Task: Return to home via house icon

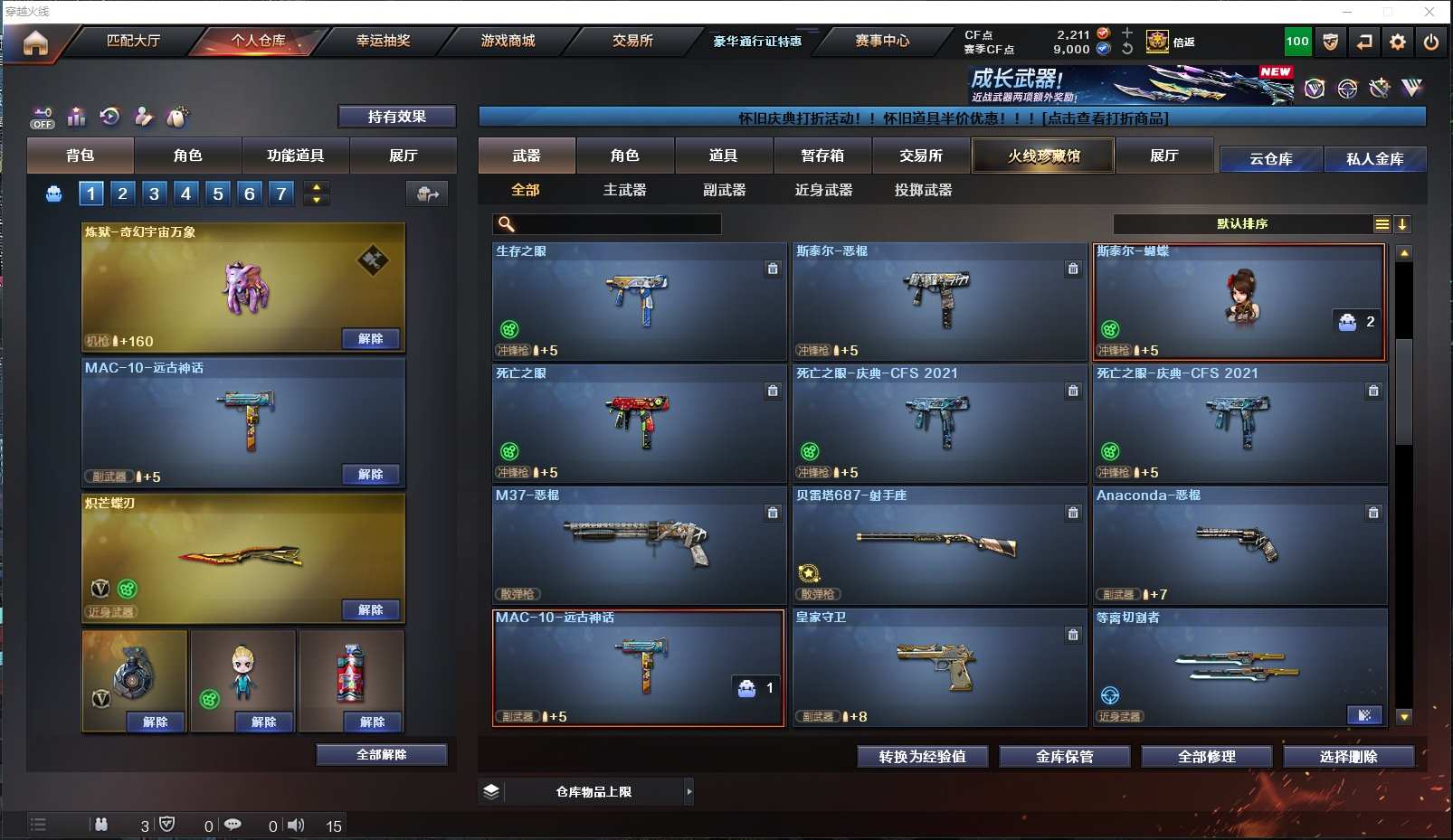Action: point(35,42)
